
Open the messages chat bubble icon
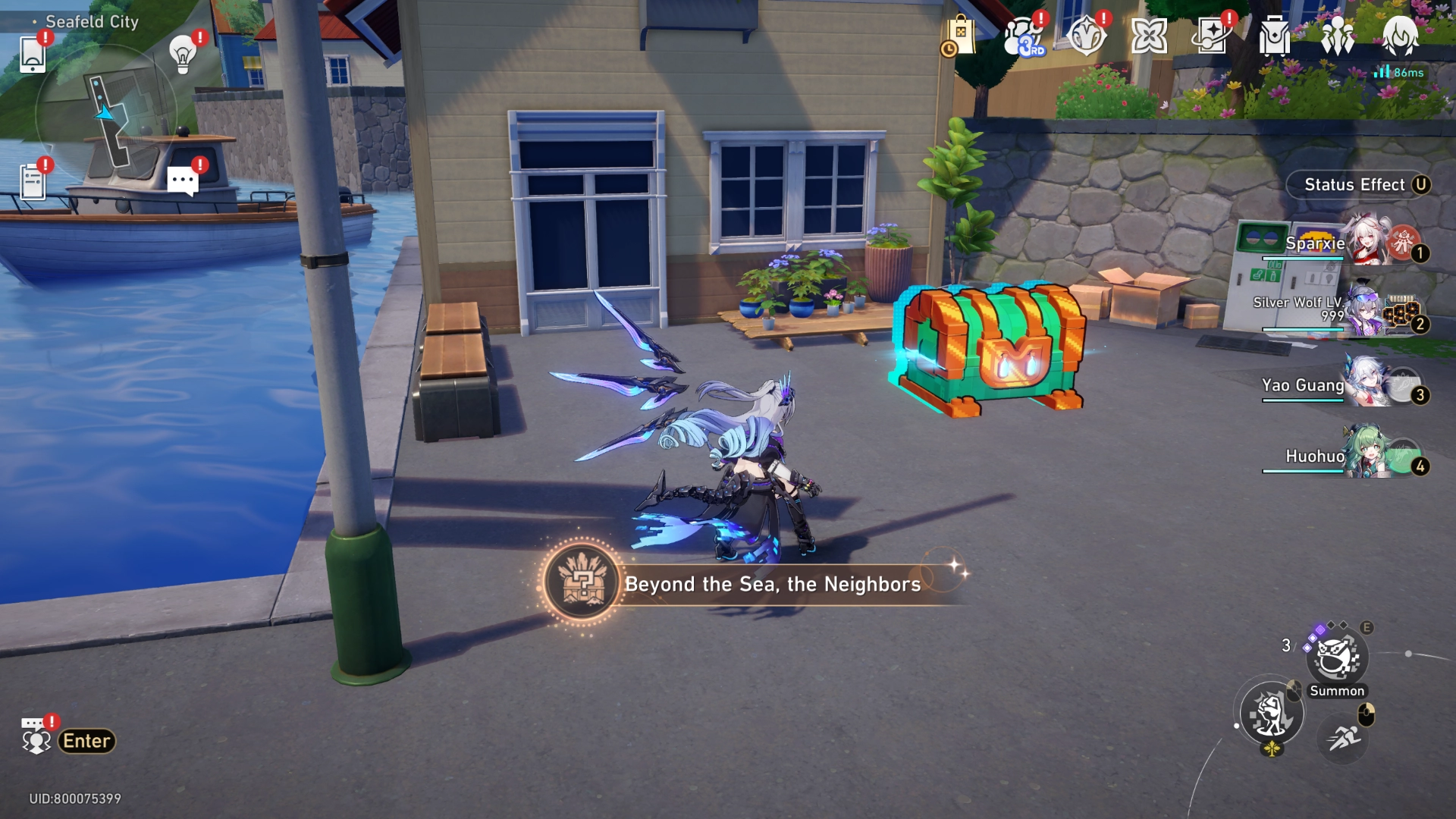point(182,180)
